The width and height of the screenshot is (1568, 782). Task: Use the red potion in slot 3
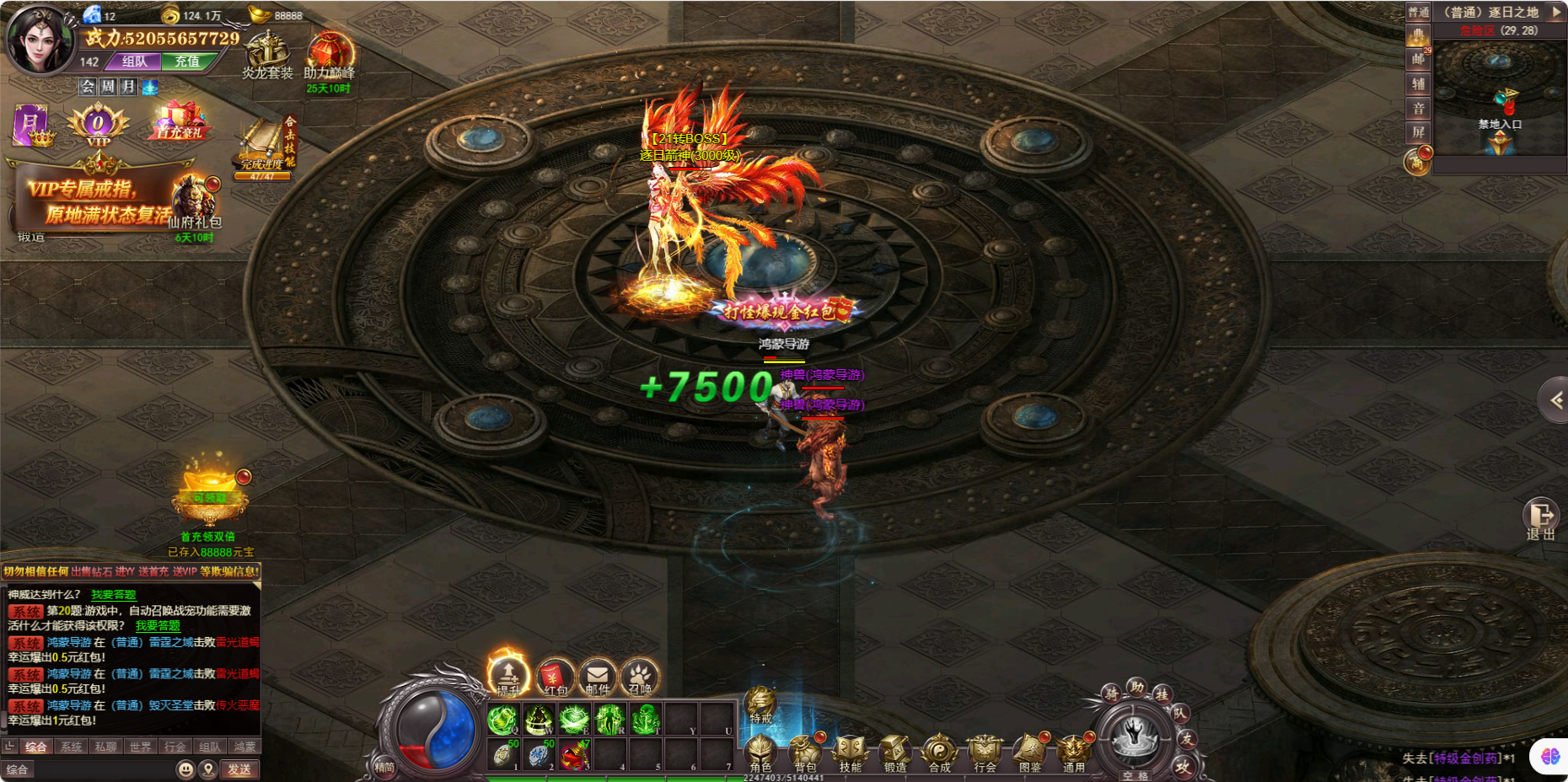[574, 755]
